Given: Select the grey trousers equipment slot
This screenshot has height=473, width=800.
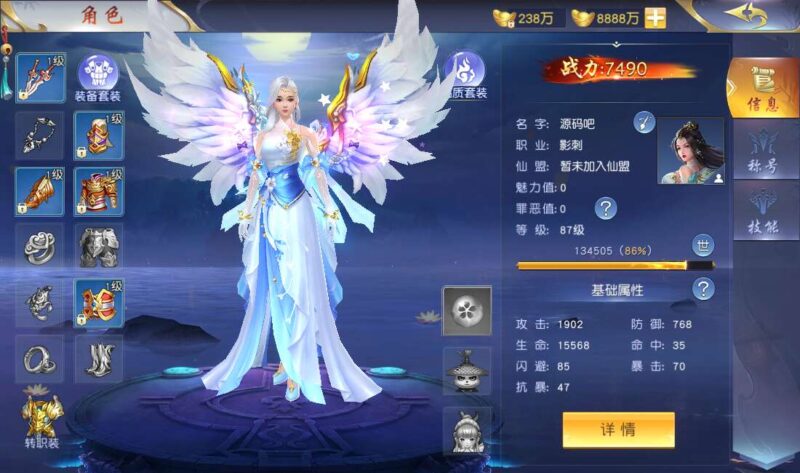Looking at the screenshot, I should point(99,246).
